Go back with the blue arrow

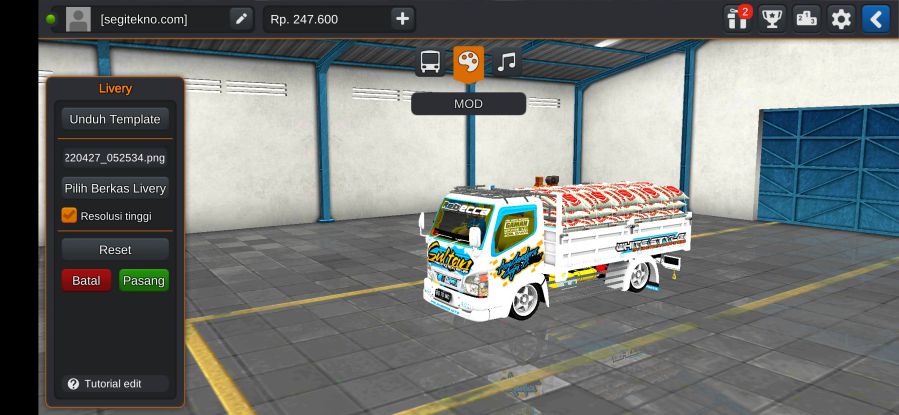pos(876,18)
